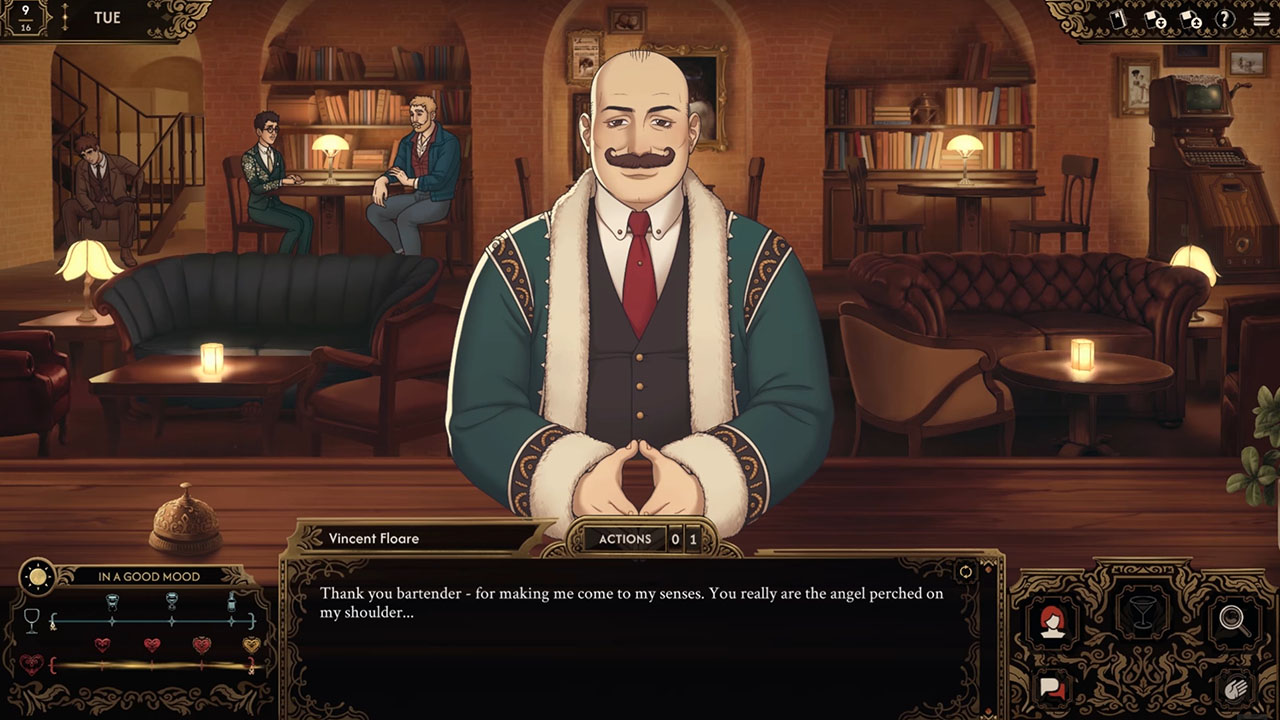Expand the circular replay arrow on the dialogue box
1280x720 pixels.
(x=964, y=571)
